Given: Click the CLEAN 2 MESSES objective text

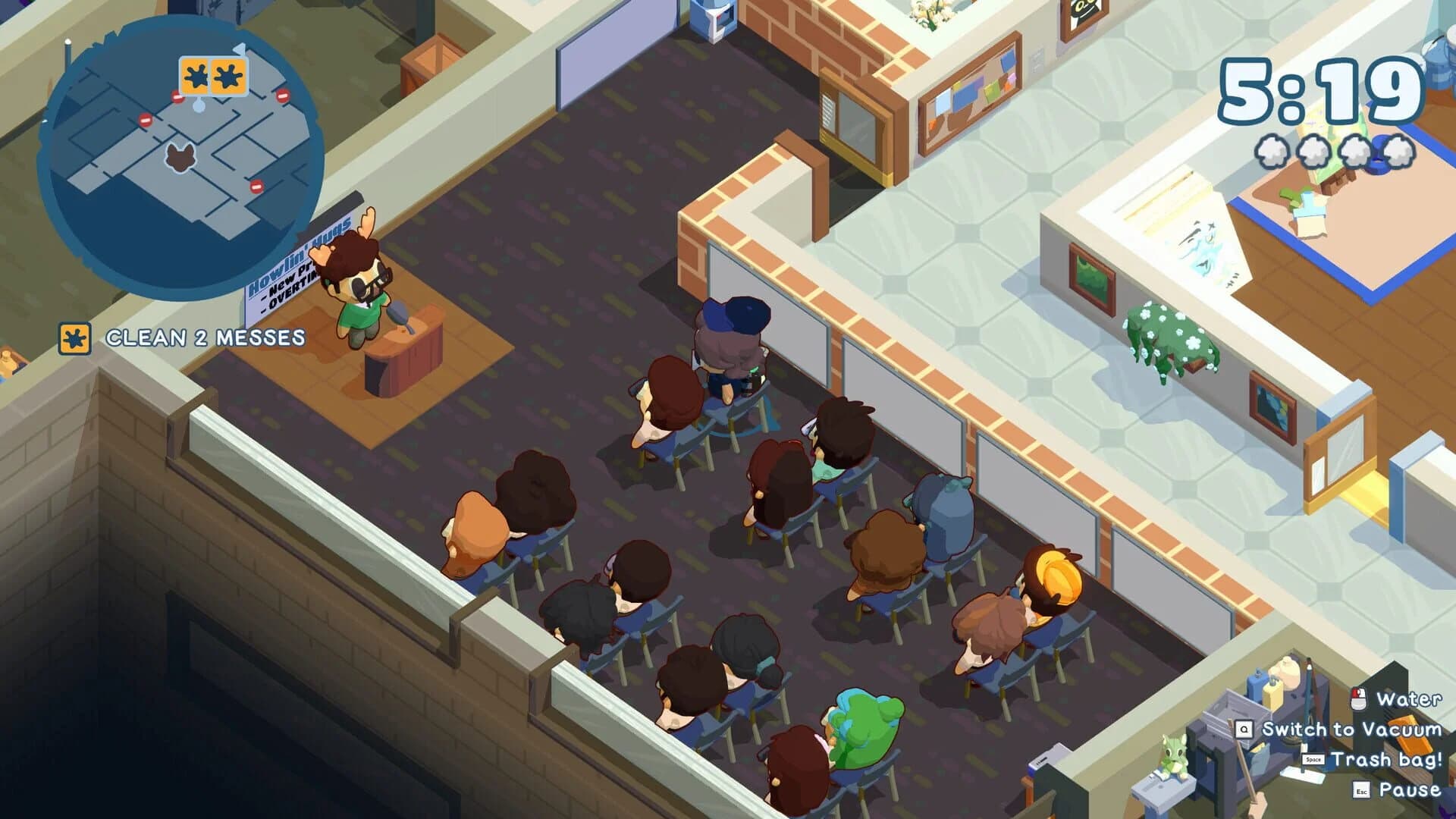Looking at the screenshot, I should click(x=205, y=337).
